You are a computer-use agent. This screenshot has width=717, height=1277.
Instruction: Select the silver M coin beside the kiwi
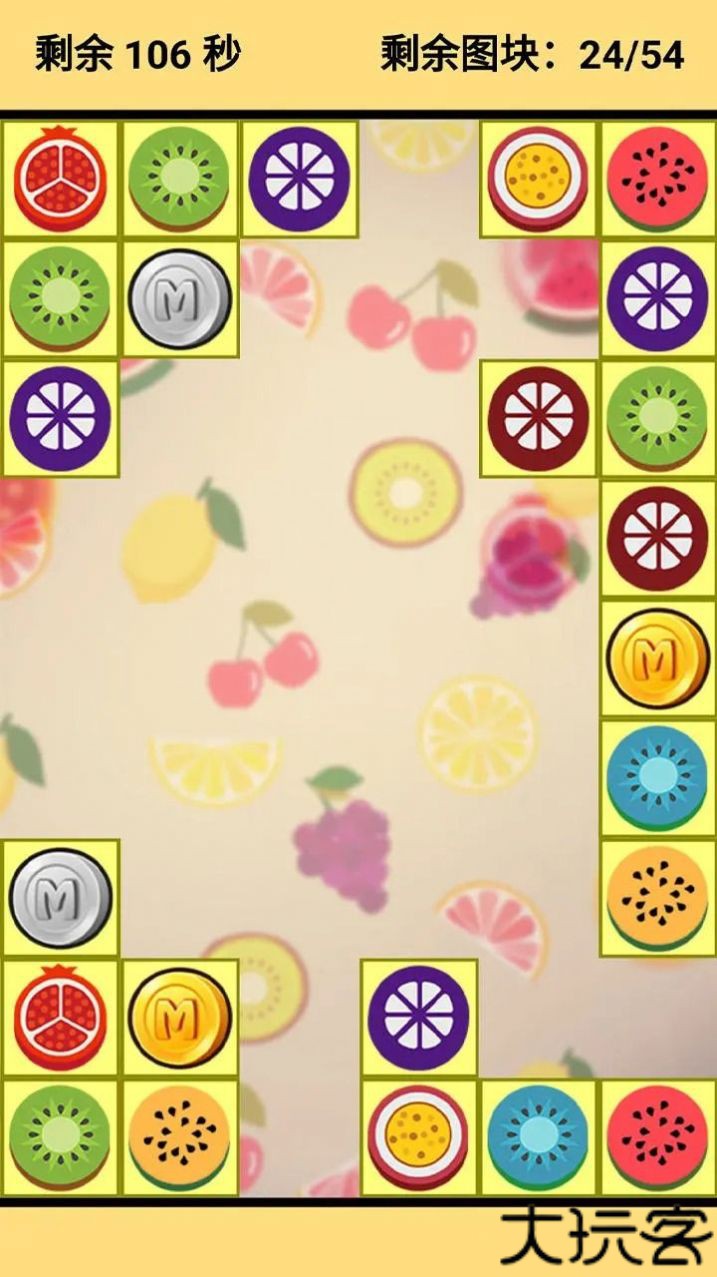[180, 299]
